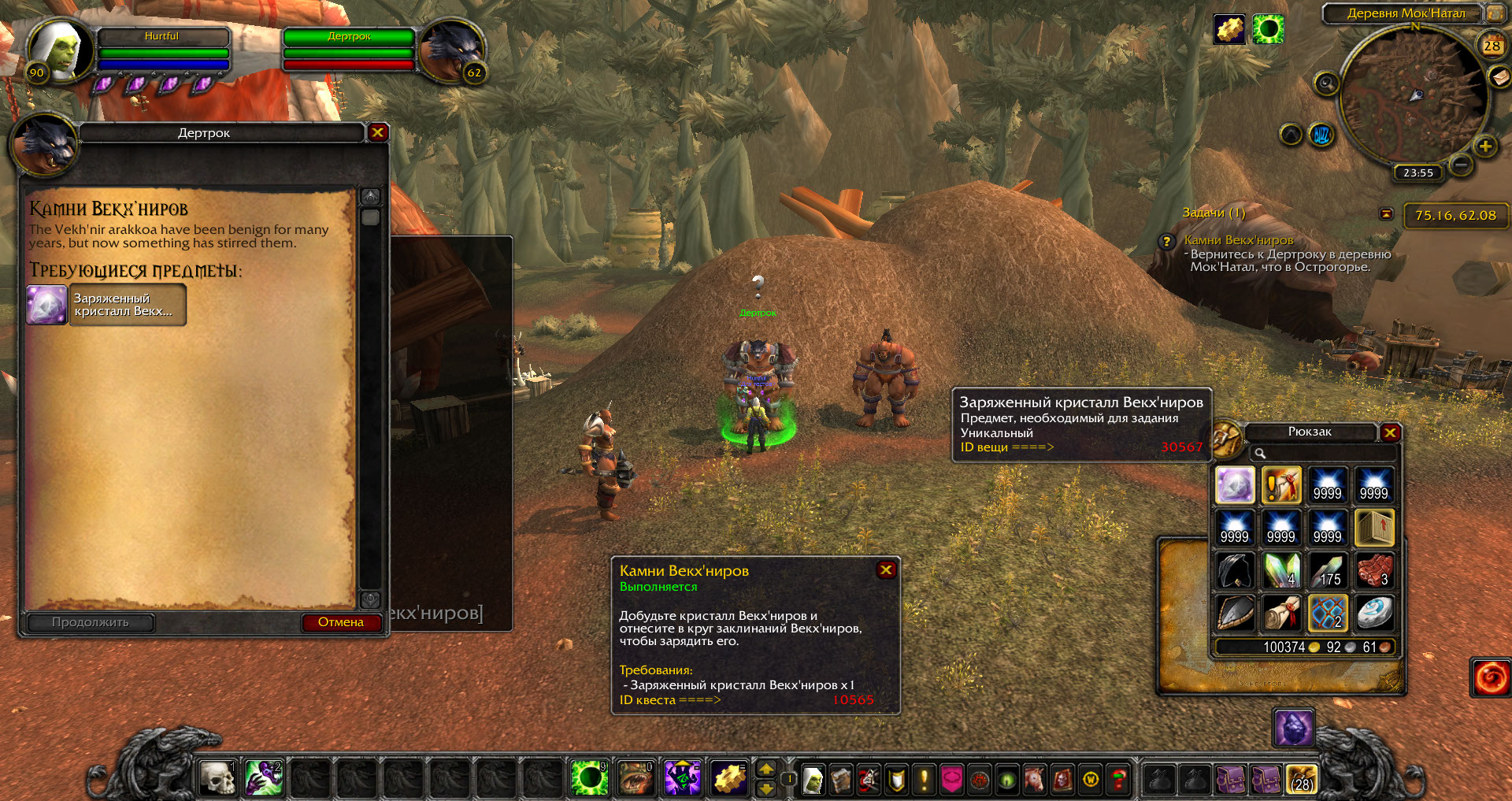
Task: Close the Рюкзак backpack window
Action: [x=1390, y=432]
